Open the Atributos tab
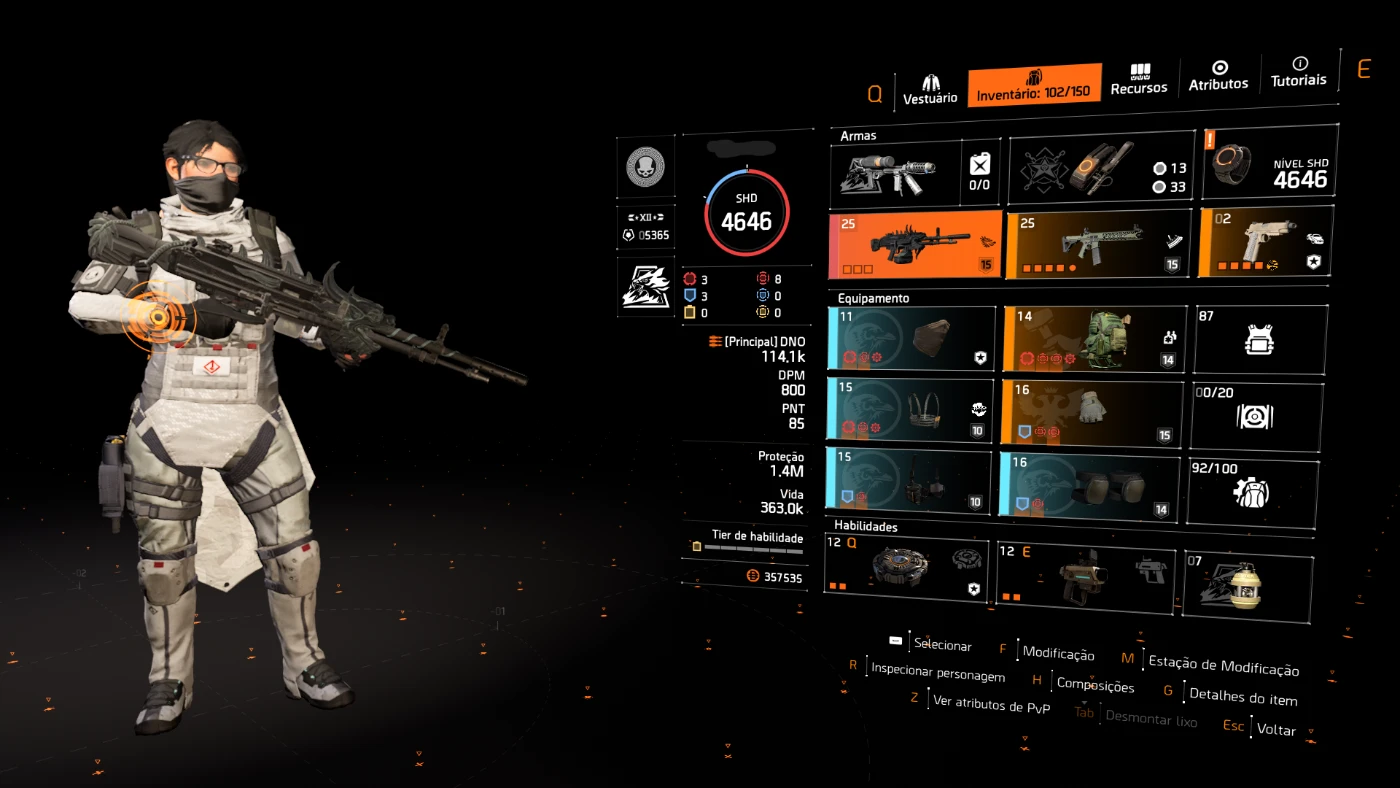This screenshot has height=788, width=1400. 1218,75
